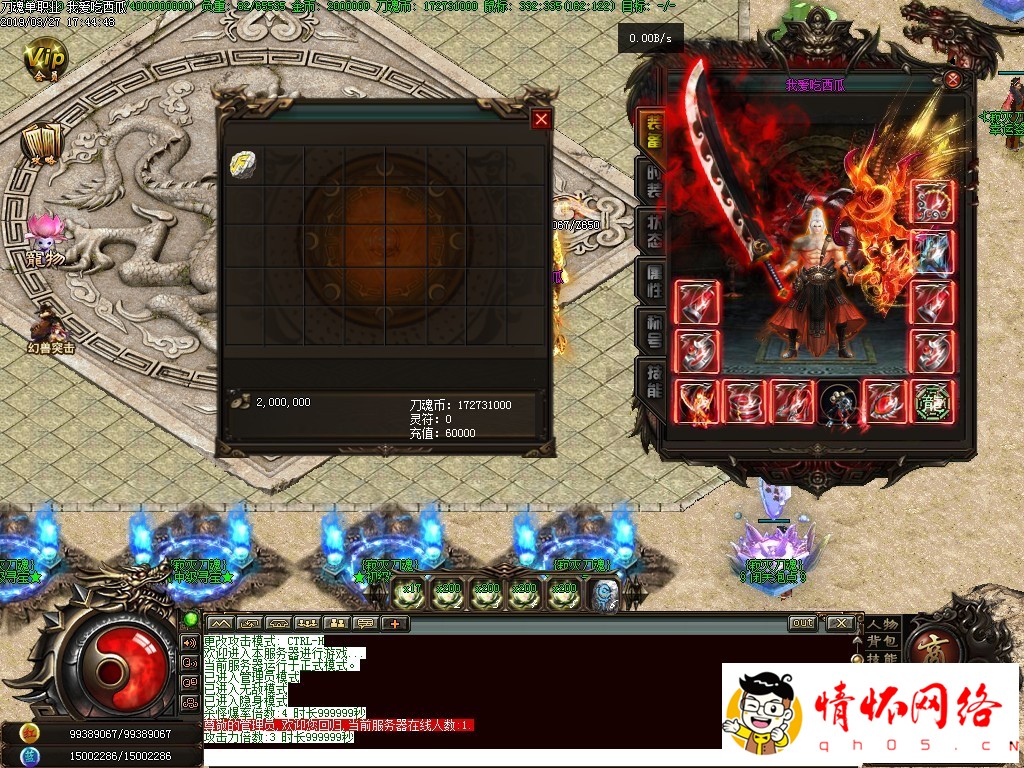Open the VIP membership icon
Screen dimensions: 1024x768
coord(45,57)
